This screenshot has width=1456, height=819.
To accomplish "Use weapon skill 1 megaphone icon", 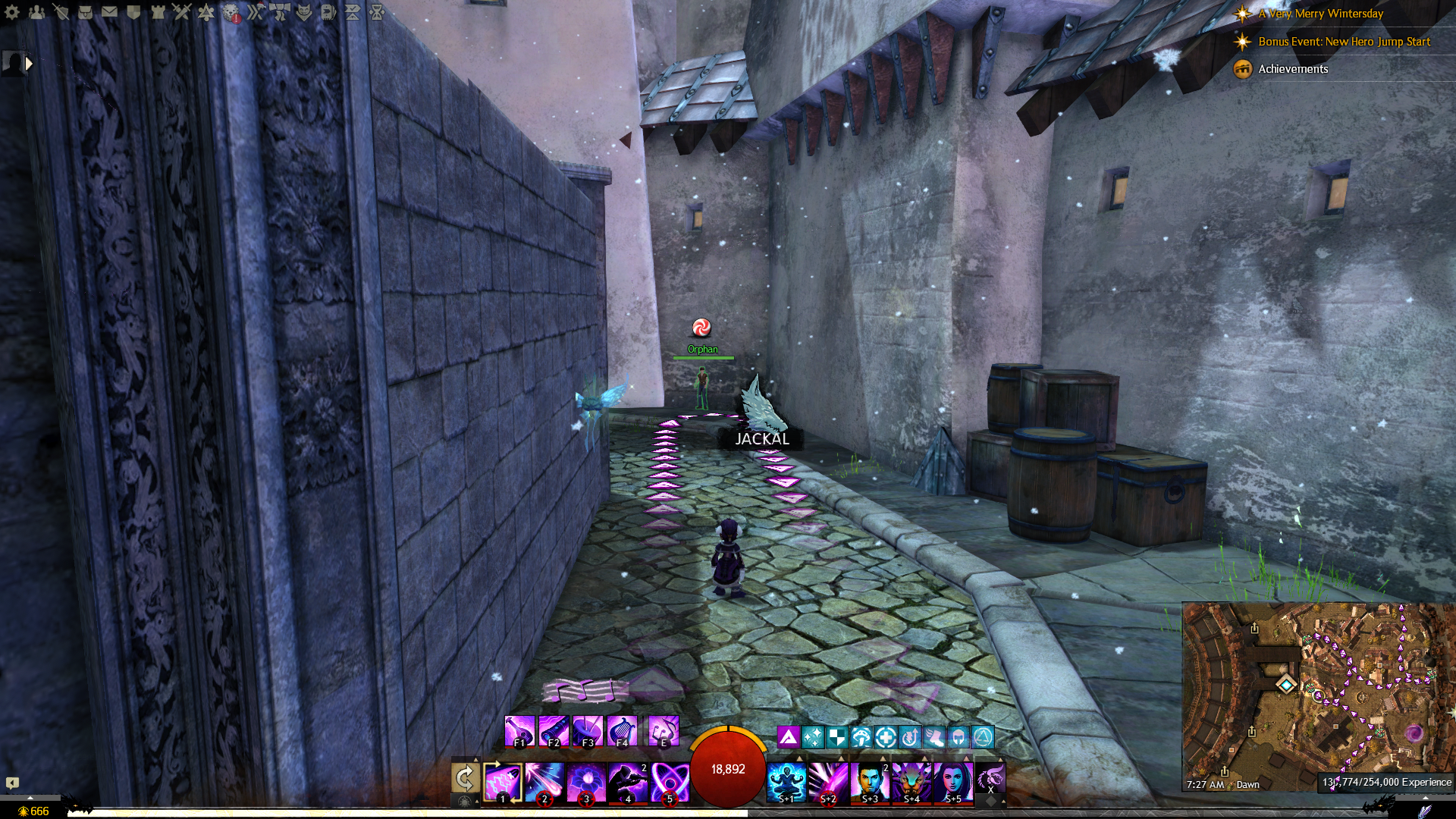I will [x=503, y=782].
